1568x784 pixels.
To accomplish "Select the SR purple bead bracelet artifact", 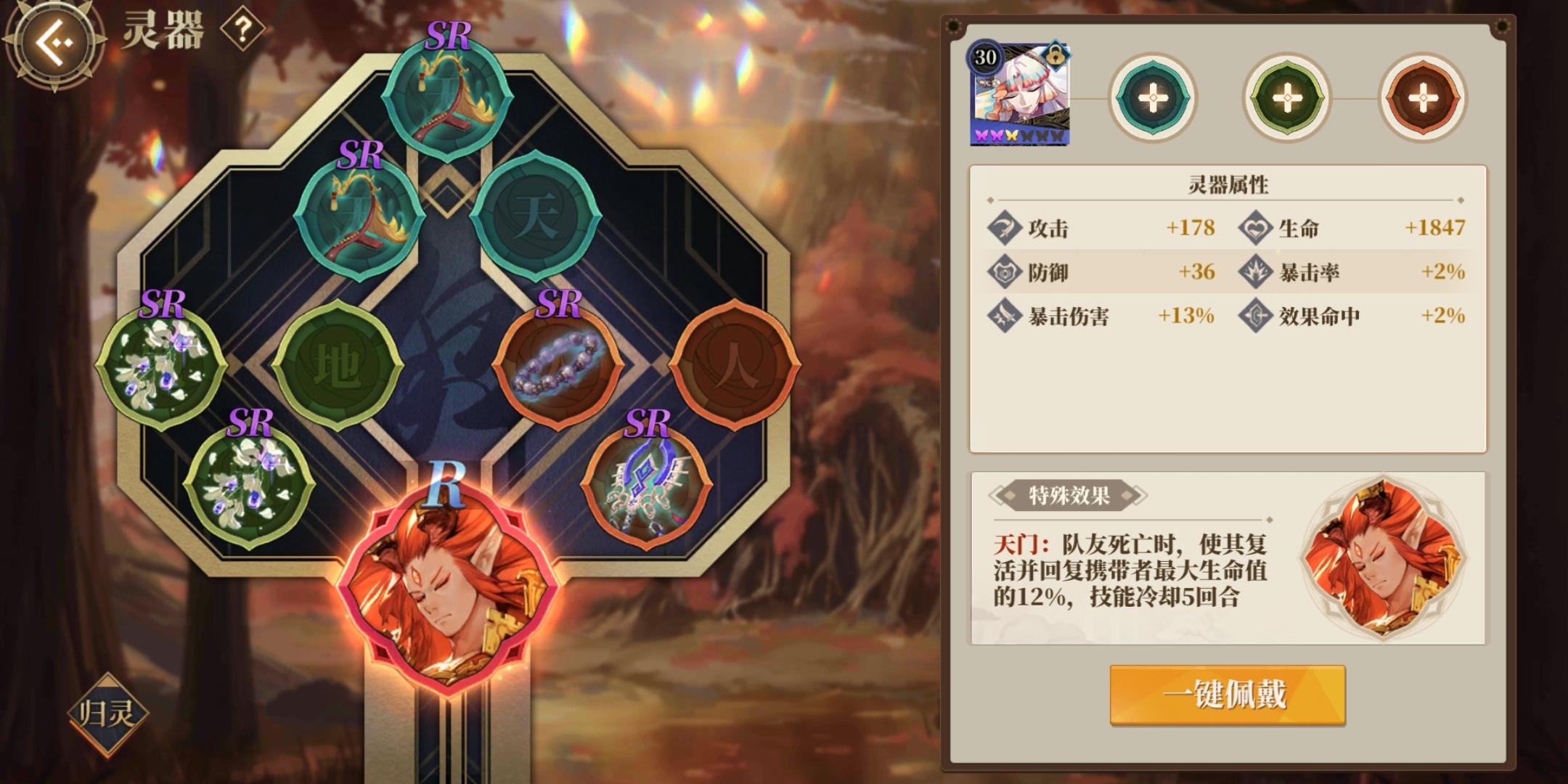I will [559, 370].
